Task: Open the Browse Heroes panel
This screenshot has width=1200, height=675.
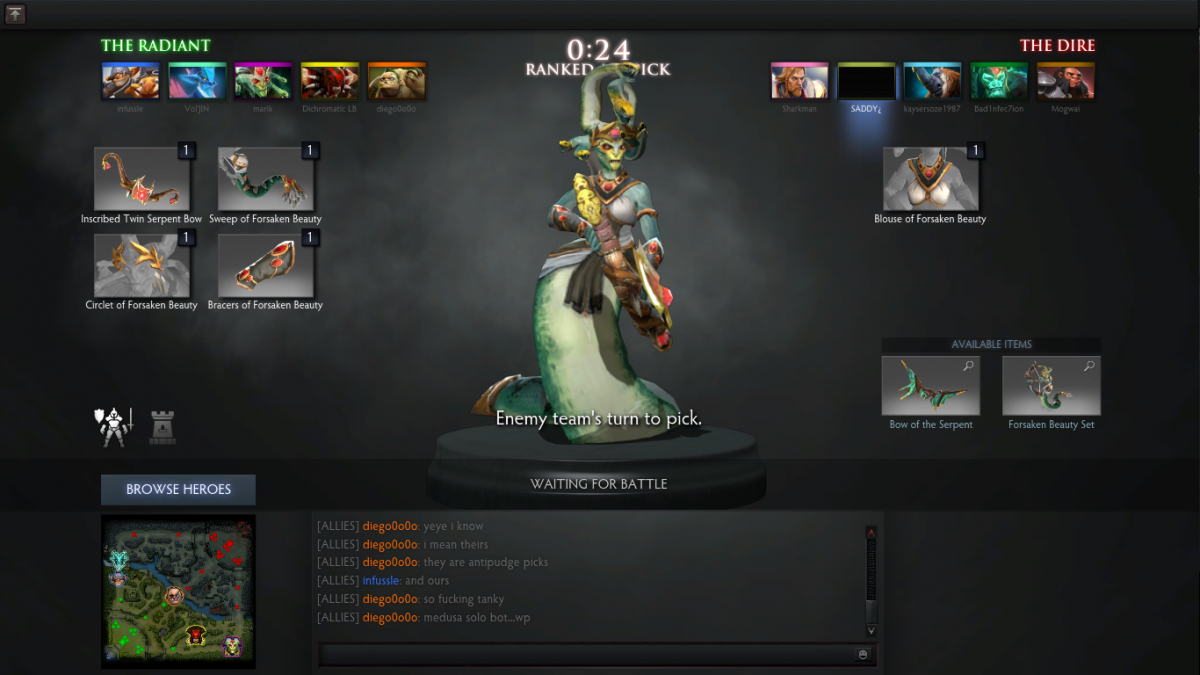Action: 178,489
